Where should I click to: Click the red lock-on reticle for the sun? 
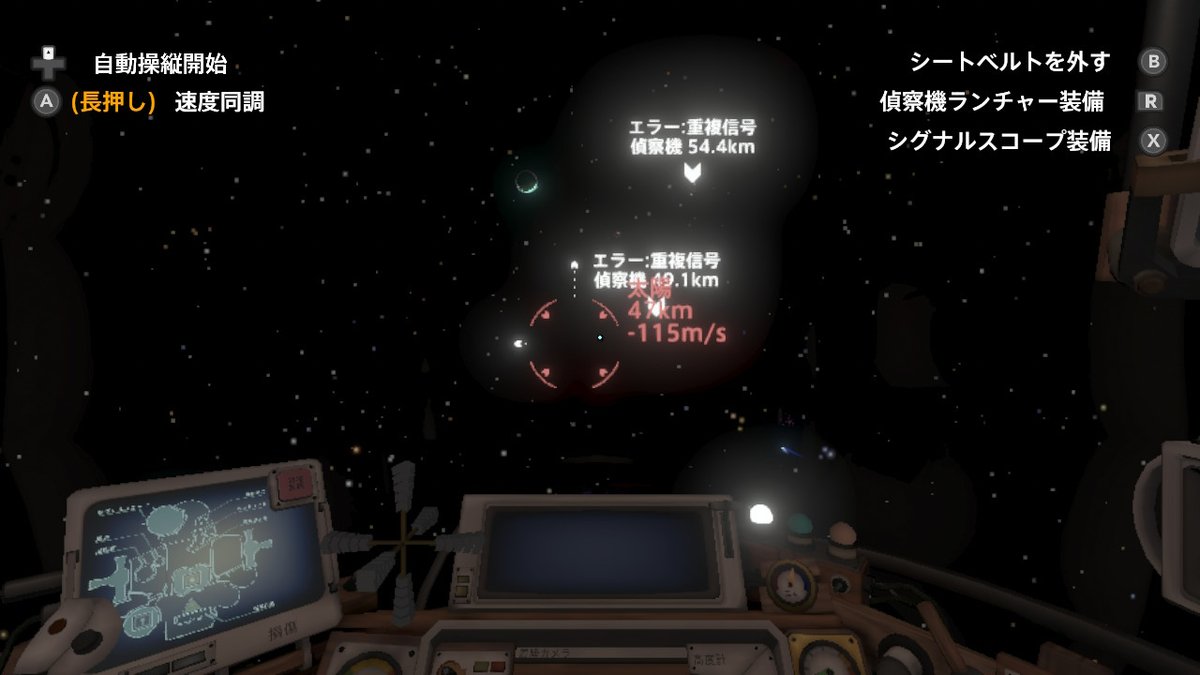tap(575, 342)
